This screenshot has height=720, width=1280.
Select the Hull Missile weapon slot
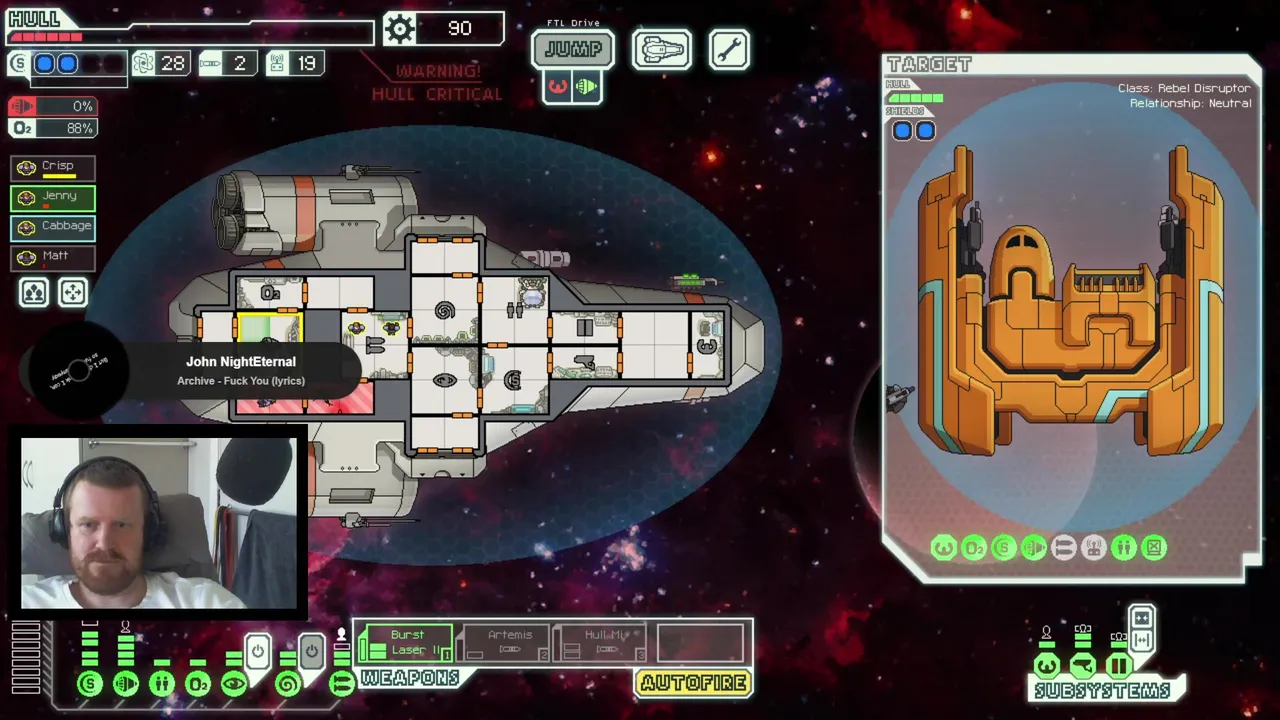[602, 642]
